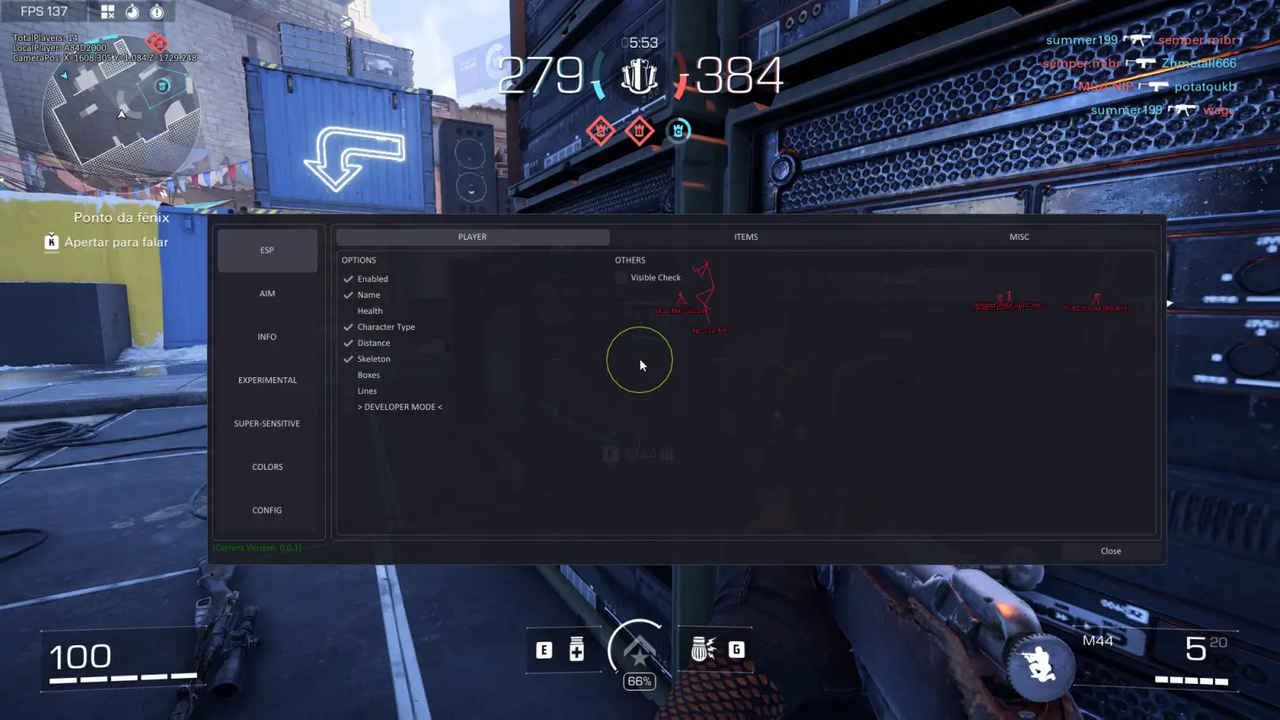1280x720 pixels.
Task: Click the clock icon in the top-left overlay
Action: (131, 12)
